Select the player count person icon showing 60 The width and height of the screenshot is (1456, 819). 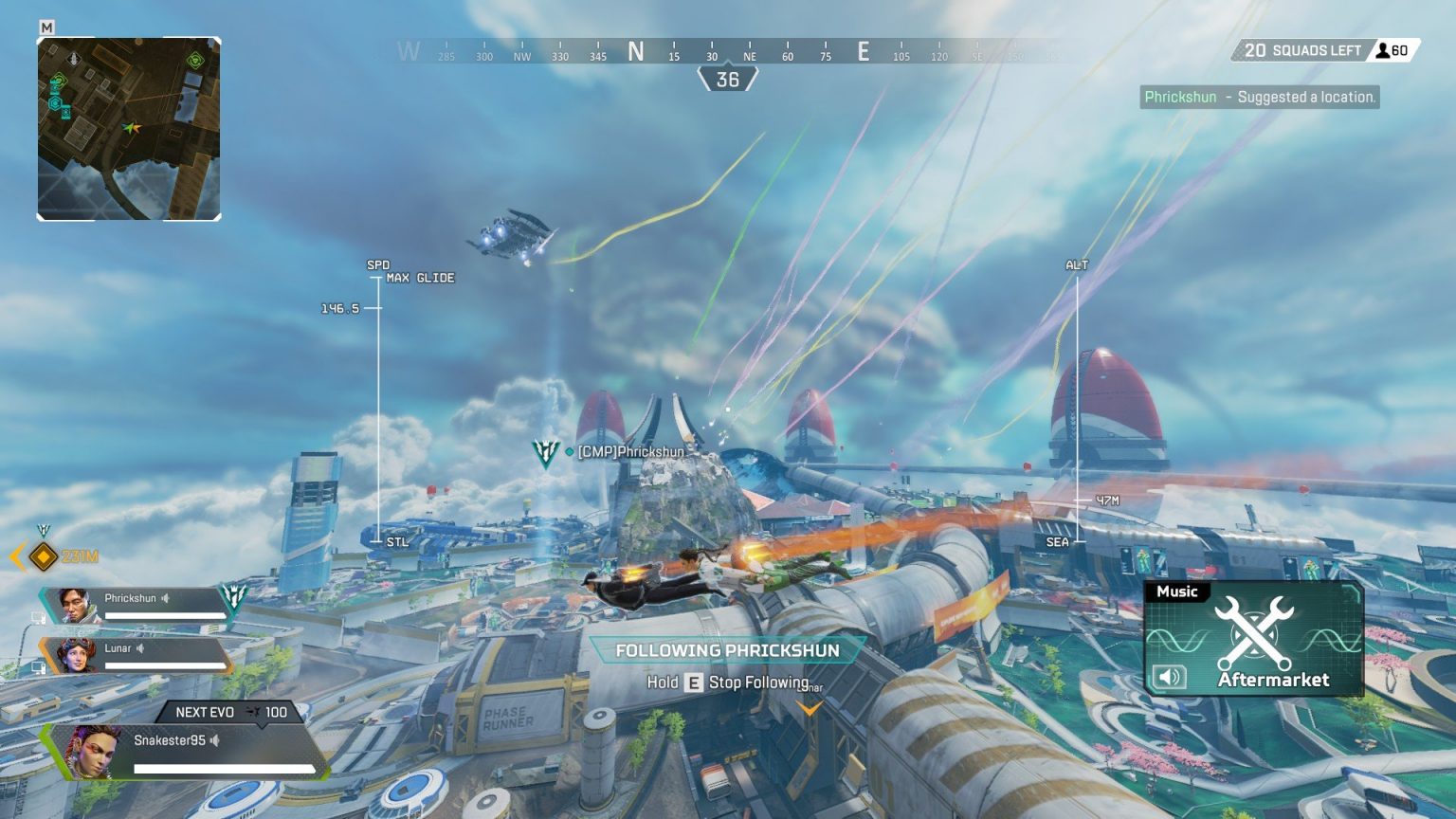[x=1385, y=49]
